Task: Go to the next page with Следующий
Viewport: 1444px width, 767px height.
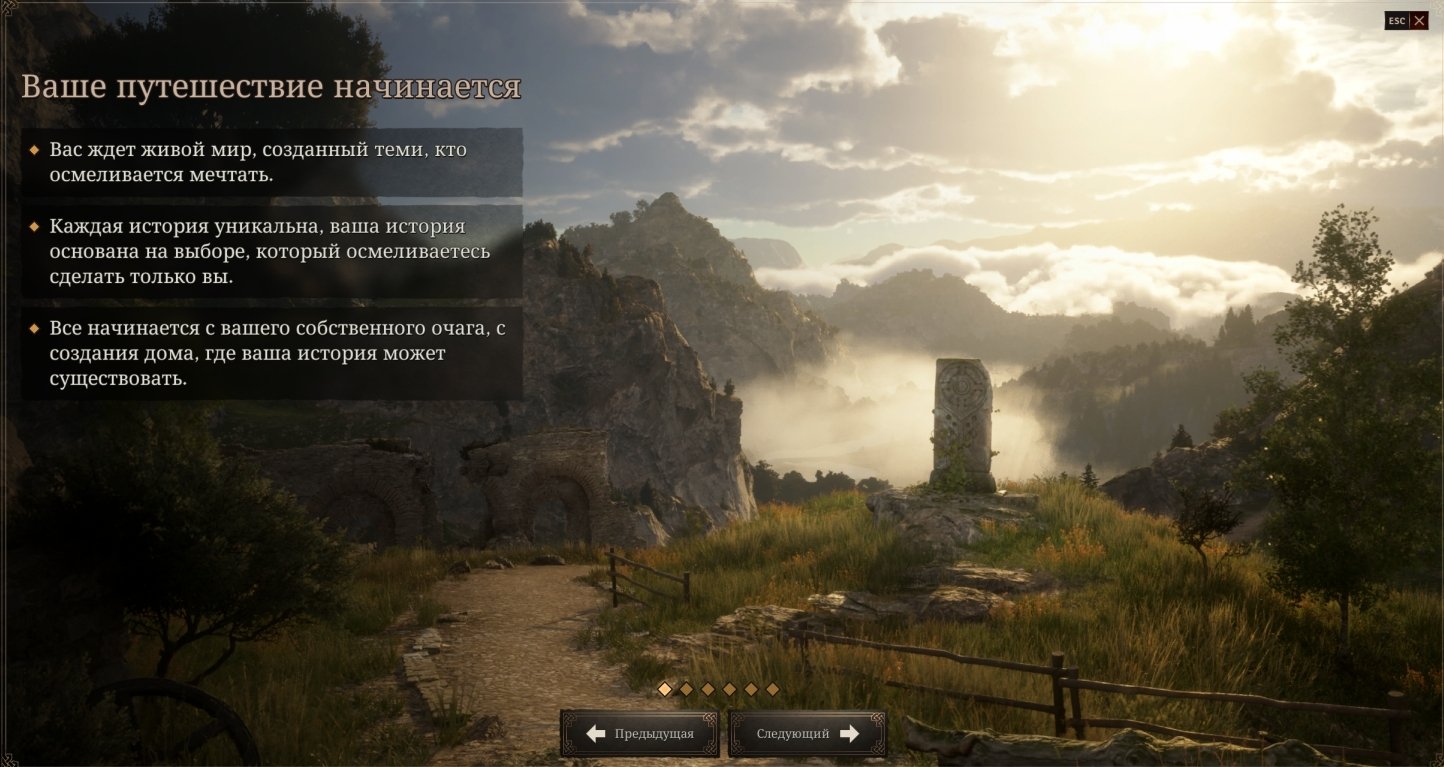Action: click(807, 734)
